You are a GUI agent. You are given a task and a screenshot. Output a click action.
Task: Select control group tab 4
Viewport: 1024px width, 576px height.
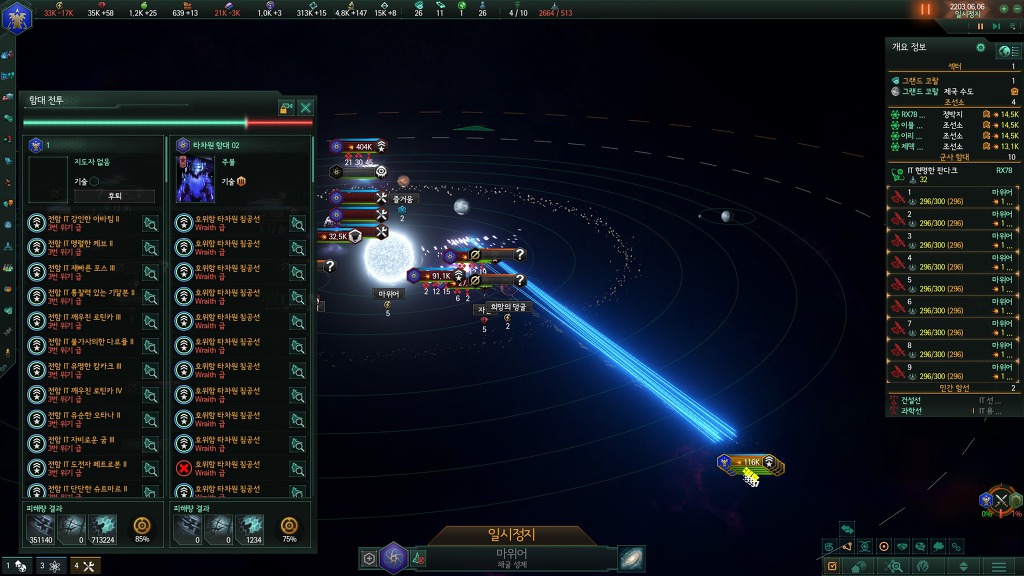click(82, 566)
